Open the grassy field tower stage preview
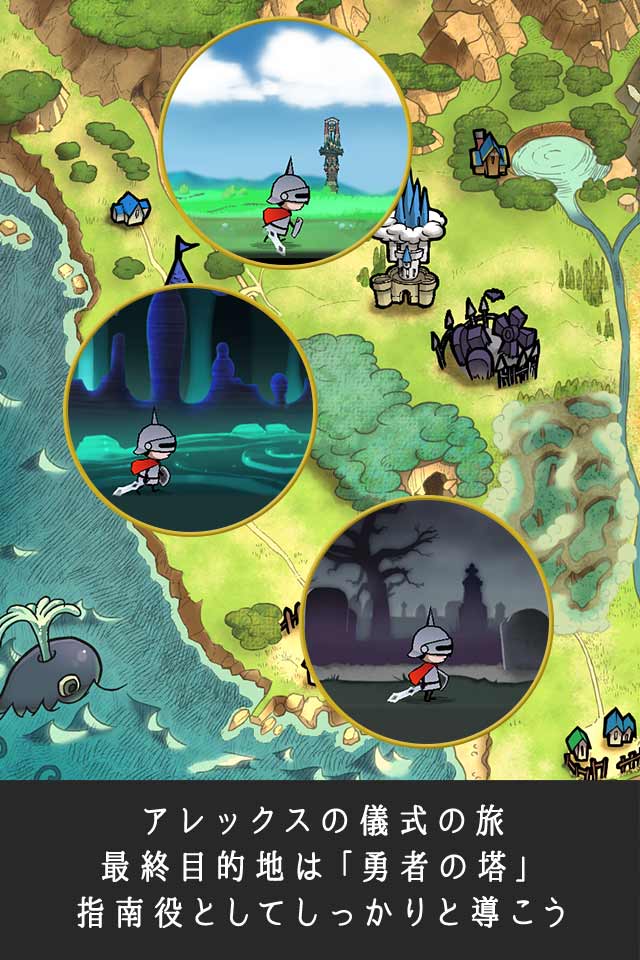640x960 pixels. pyautogui.click(x=284, y=141)
